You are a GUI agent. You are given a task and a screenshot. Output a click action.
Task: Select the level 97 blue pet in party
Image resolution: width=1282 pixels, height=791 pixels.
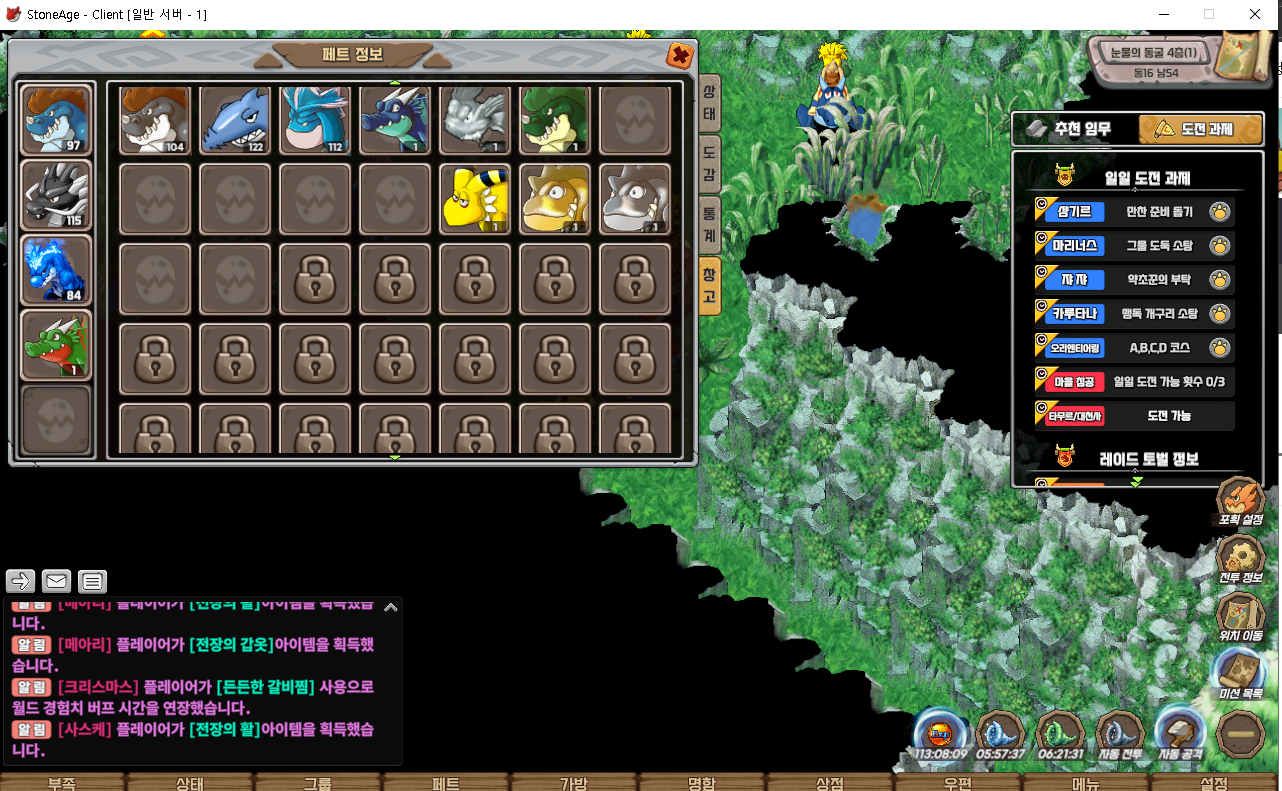(x=56, y=120)
